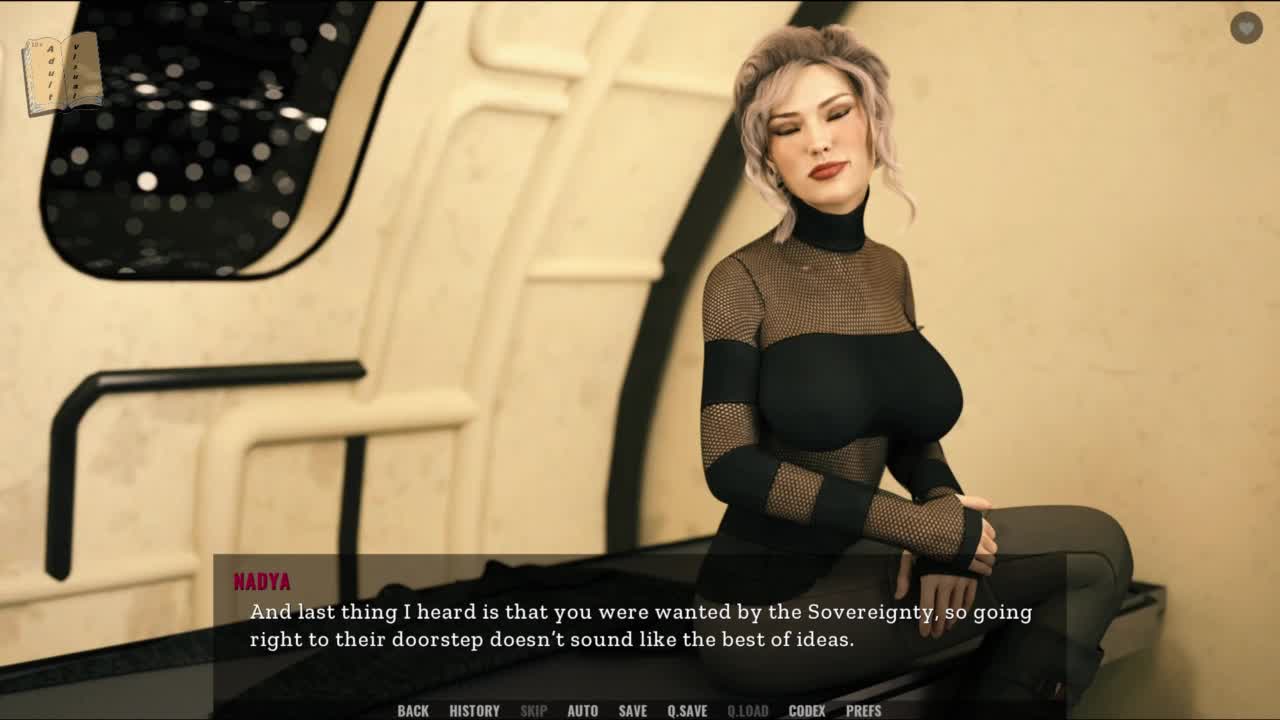The width and height of the screenshot is (1280, 720).
Task: Go back one dialogue line
Action: [x=413, y=710]
